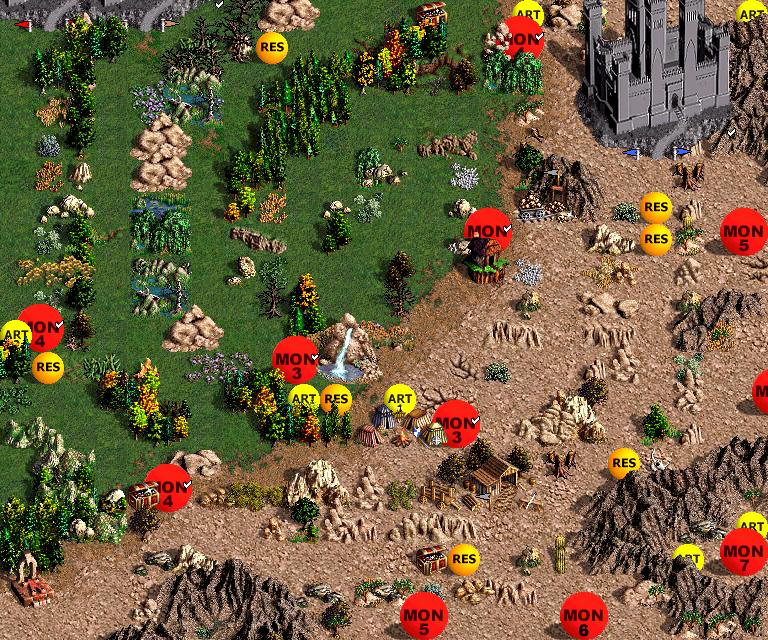This screenshot has width=768, height=640.
Task: Choose the ART 1 artifact marker
Action: pyautogui.click(x=399, y=400)
